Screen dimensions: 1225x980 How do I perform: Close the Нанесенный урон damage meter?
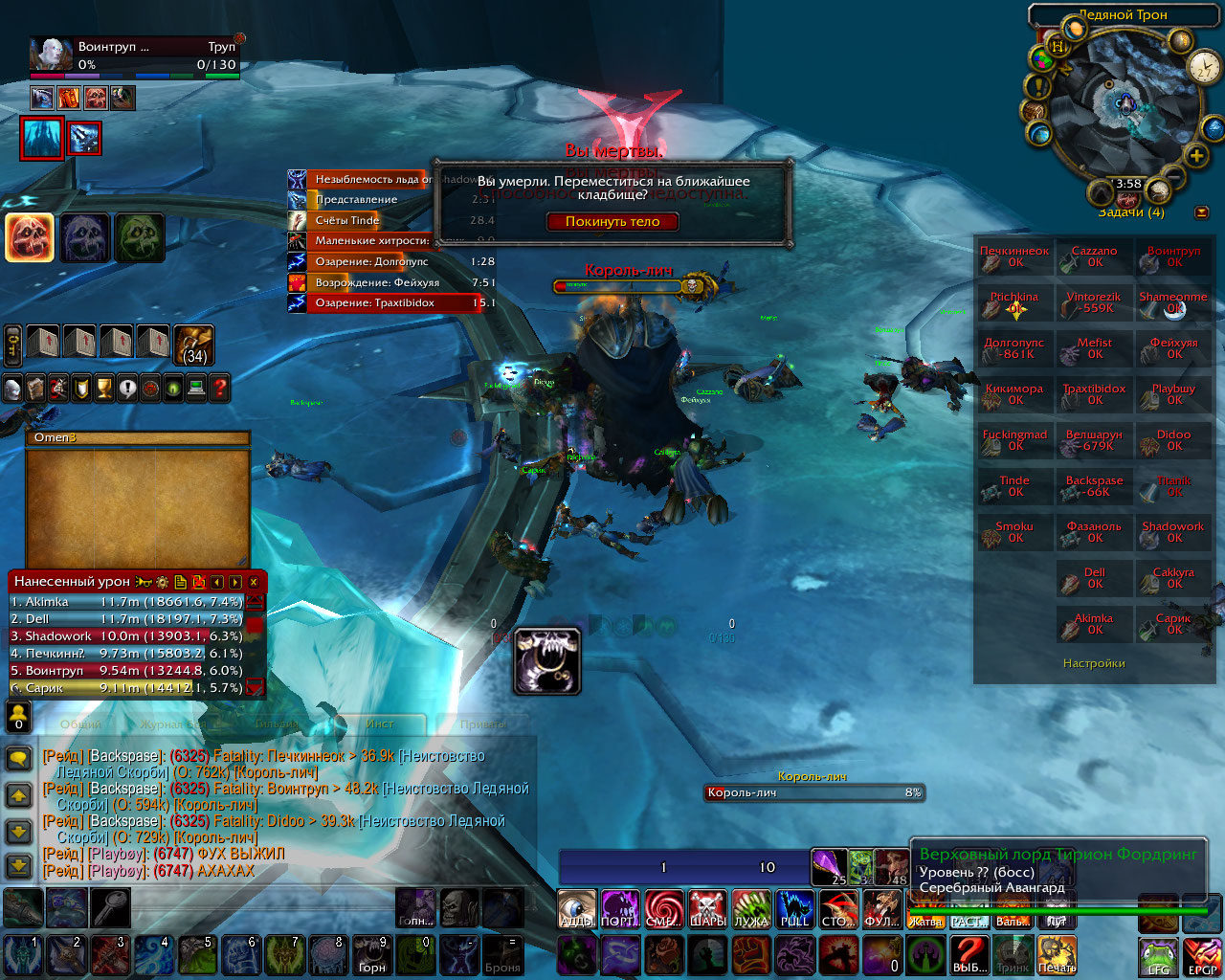(x=254, y=582)
